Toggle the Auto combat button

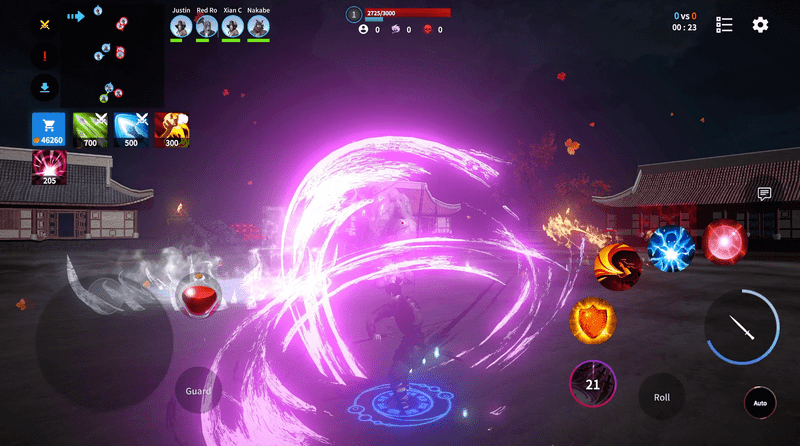coord(760,404)
